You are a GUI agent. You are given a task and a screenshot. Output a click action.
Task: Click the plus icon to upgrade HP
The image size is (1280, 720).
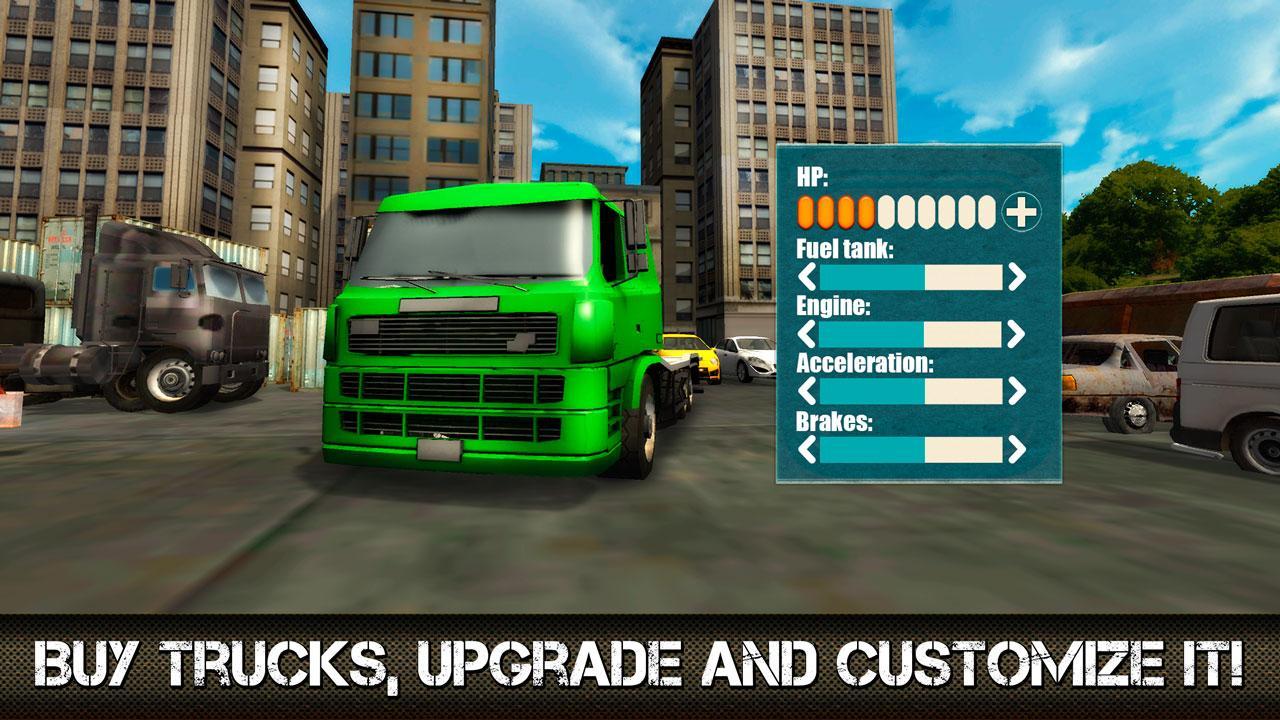1020,211
